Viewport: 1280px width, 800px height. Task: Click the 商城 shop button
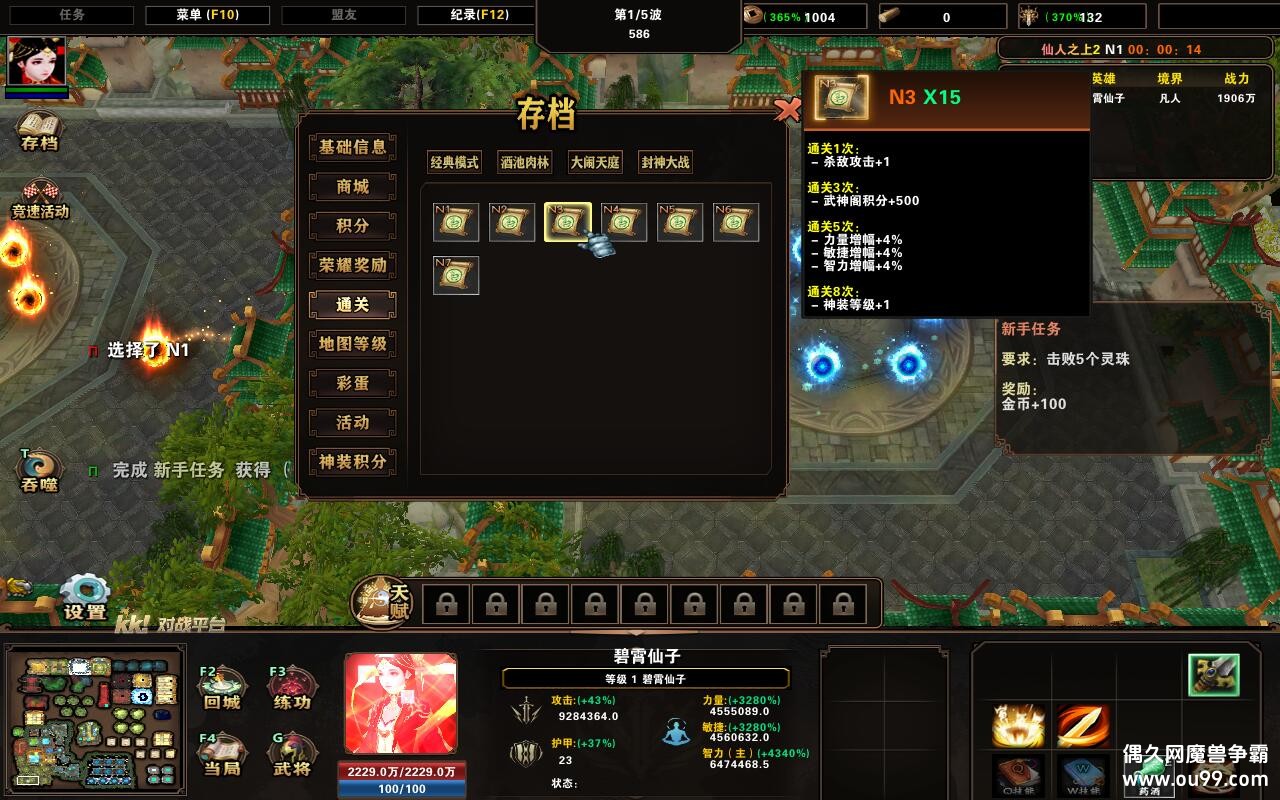click(x=352, y=187)
